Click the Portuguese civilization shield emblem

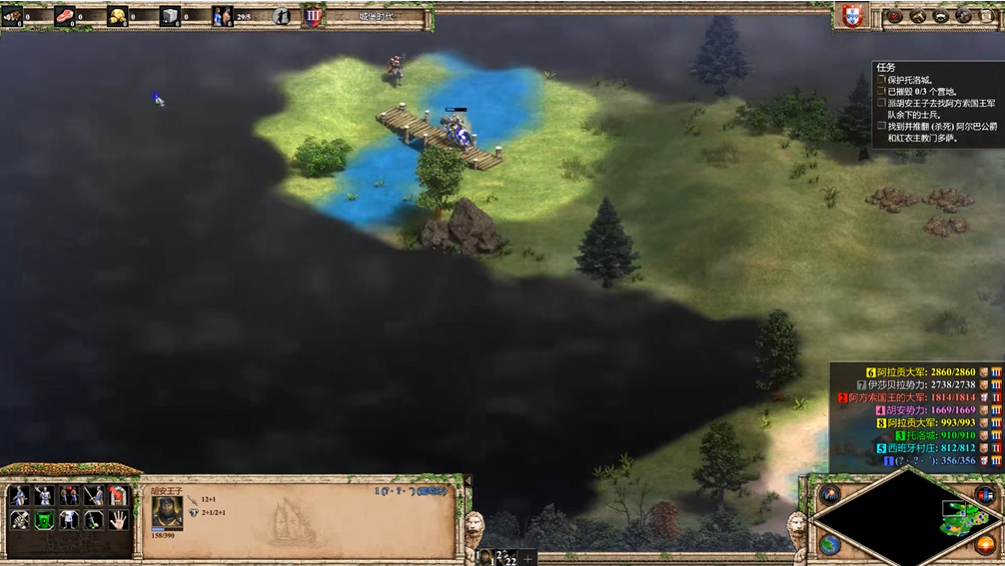click(851, 16)
